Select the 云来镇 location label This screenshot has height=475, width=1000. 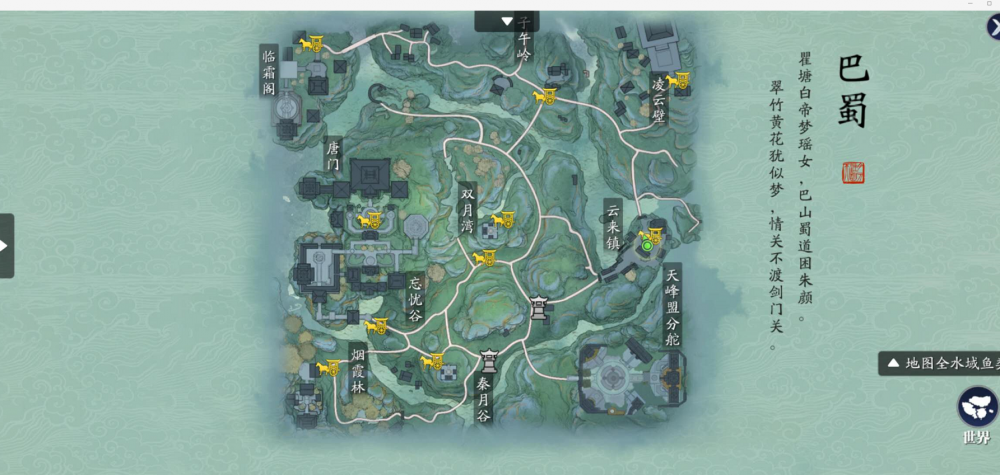pyautogui.click(x=613, y=227)
